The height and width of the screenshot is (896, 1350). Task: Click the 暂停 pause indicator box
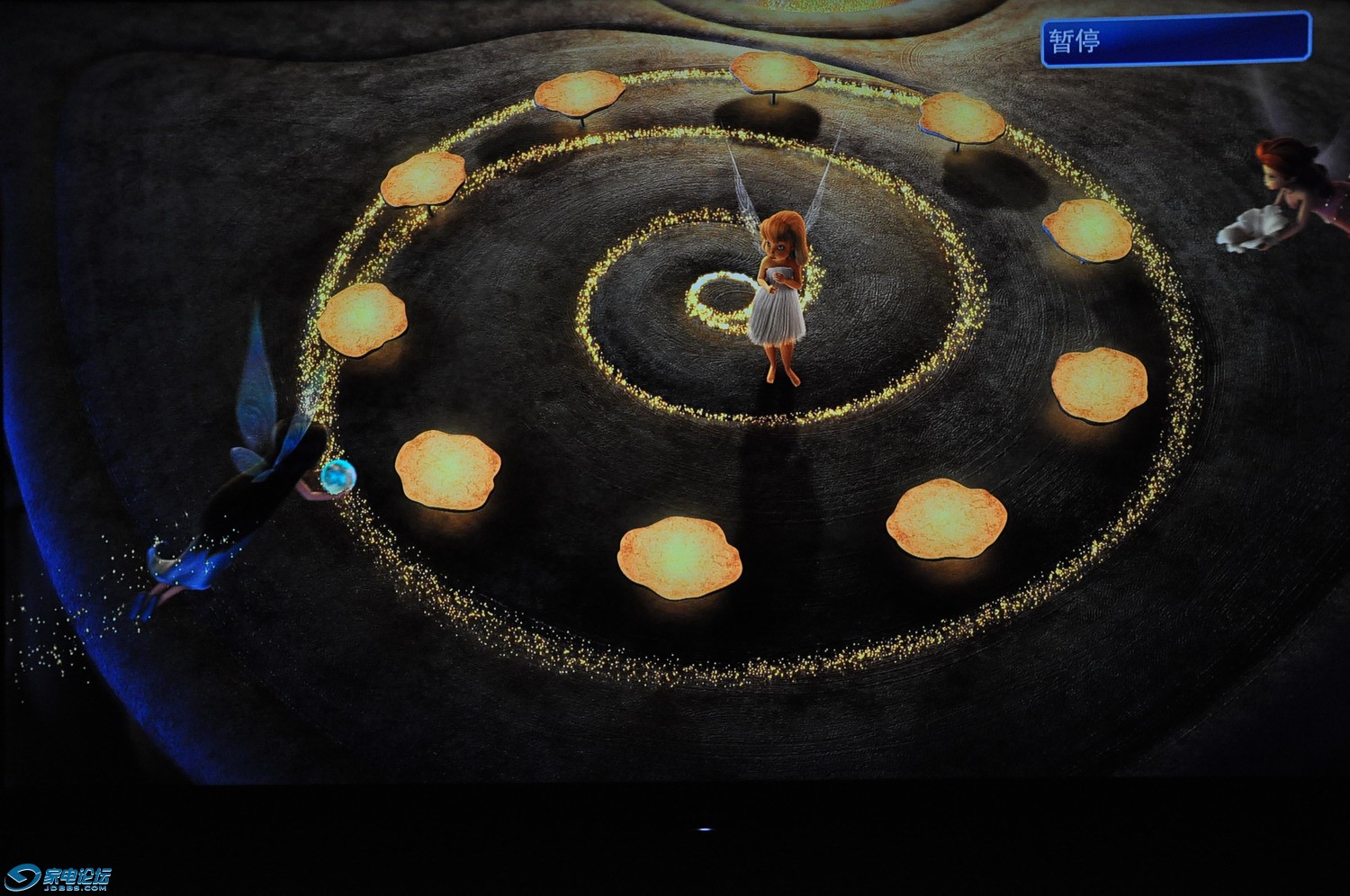coord(1175,40)
